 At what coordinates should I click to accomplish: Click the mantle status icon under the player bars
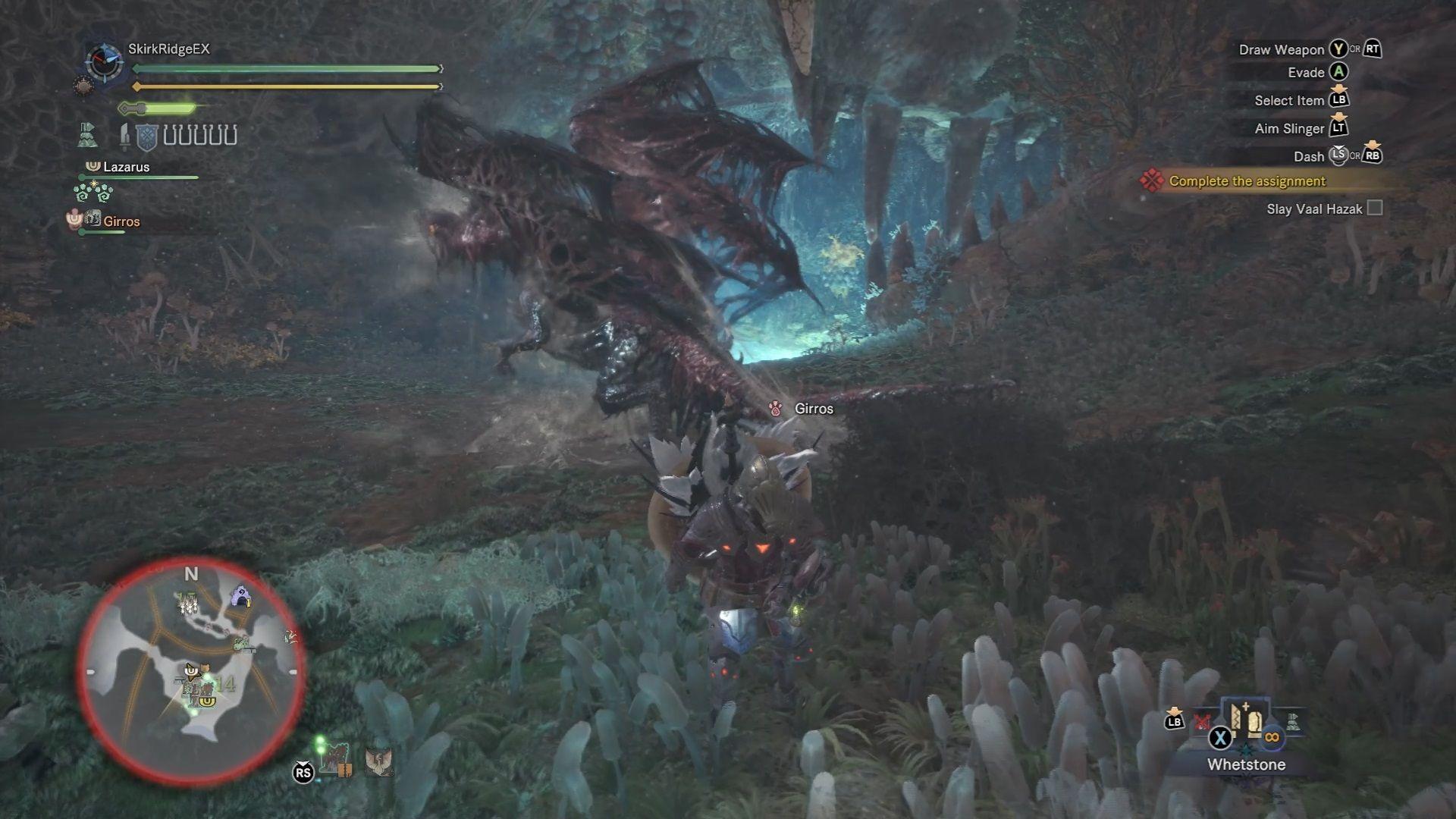(88, 136)
